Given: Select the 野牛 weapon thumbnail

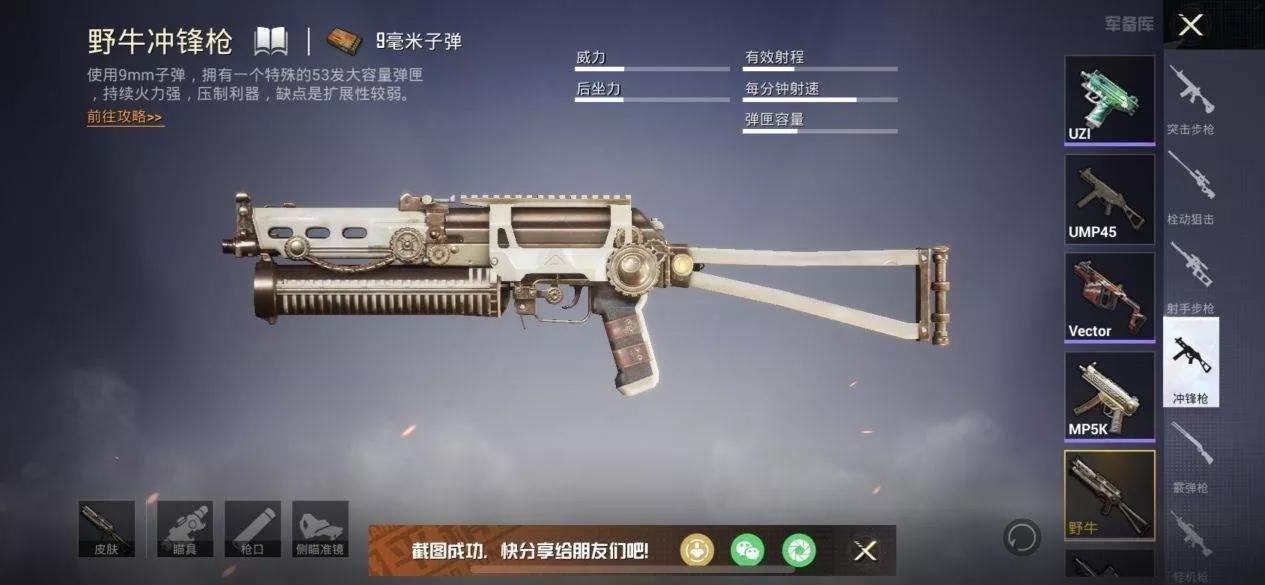Looking at the screenshot, I should (1109, 495).
